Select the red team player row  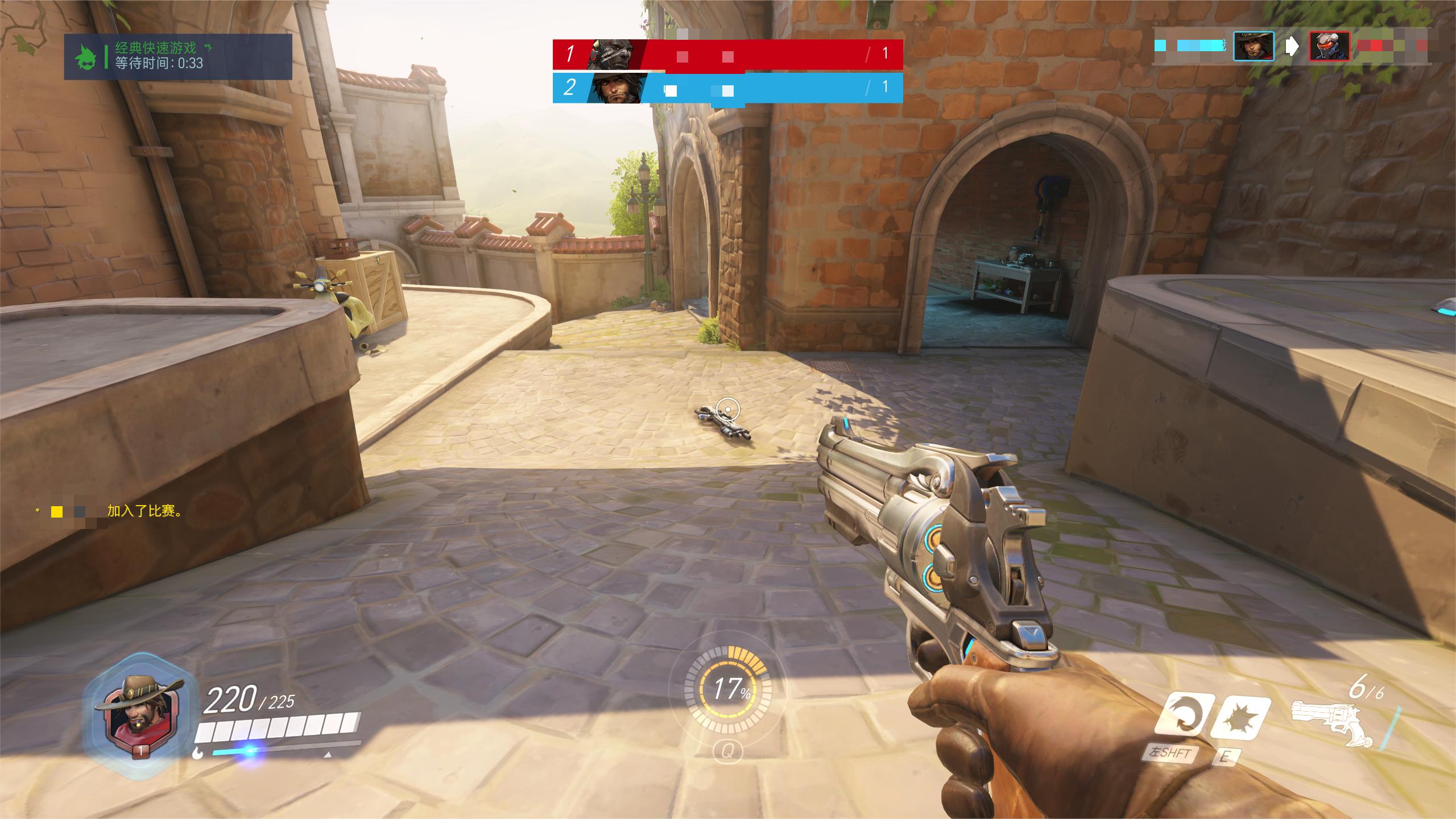727,55
